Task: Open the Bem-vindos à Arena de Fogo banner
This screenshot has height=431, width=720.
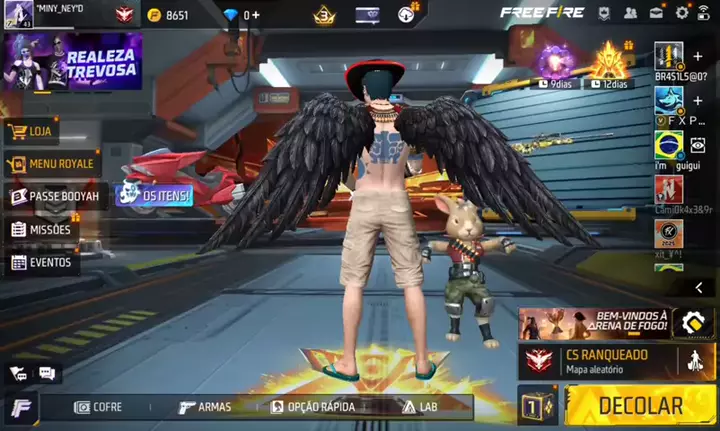Action: (594, 323)
